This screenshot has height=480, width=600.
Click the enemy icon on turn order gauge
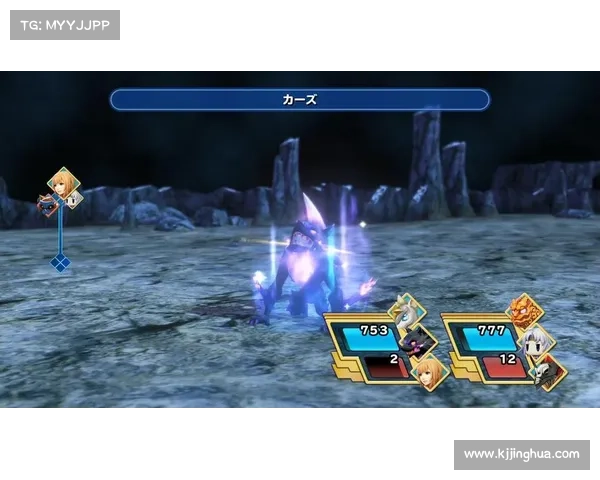tap(48, 203)
